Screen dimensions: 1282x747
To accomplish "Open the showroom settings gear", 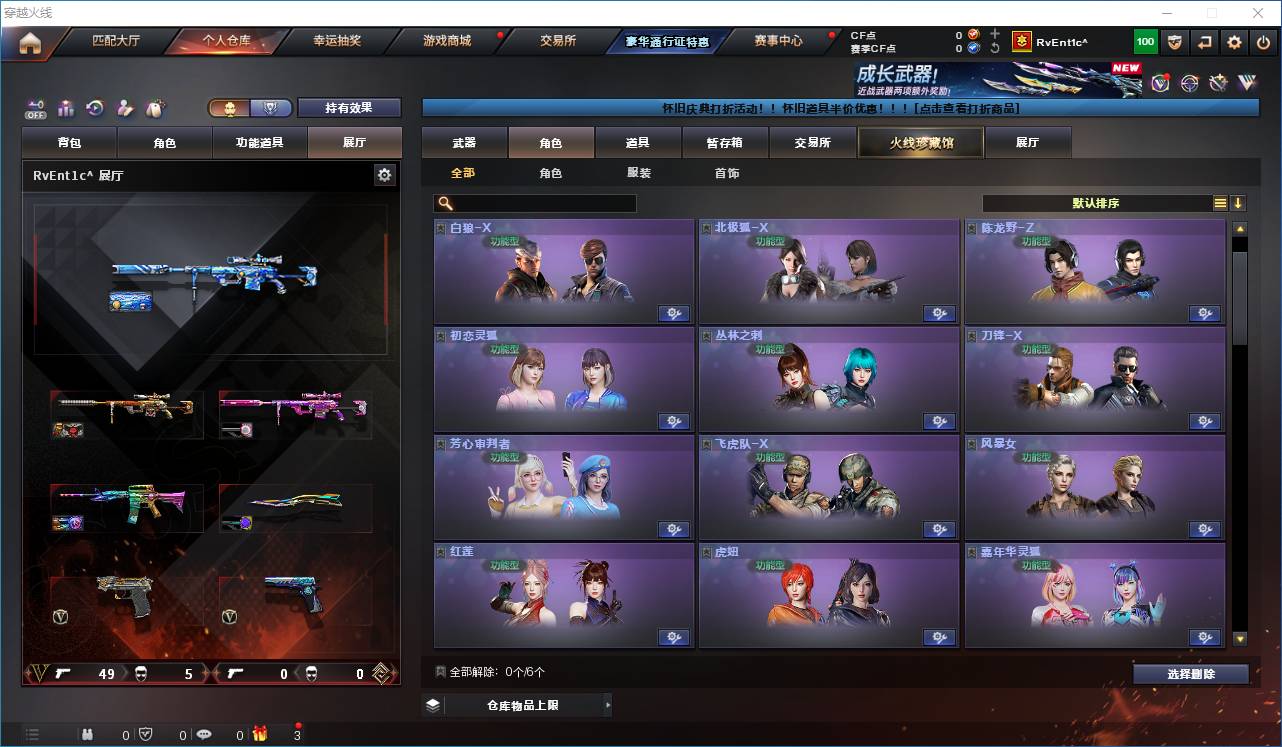I will point(385,174).
